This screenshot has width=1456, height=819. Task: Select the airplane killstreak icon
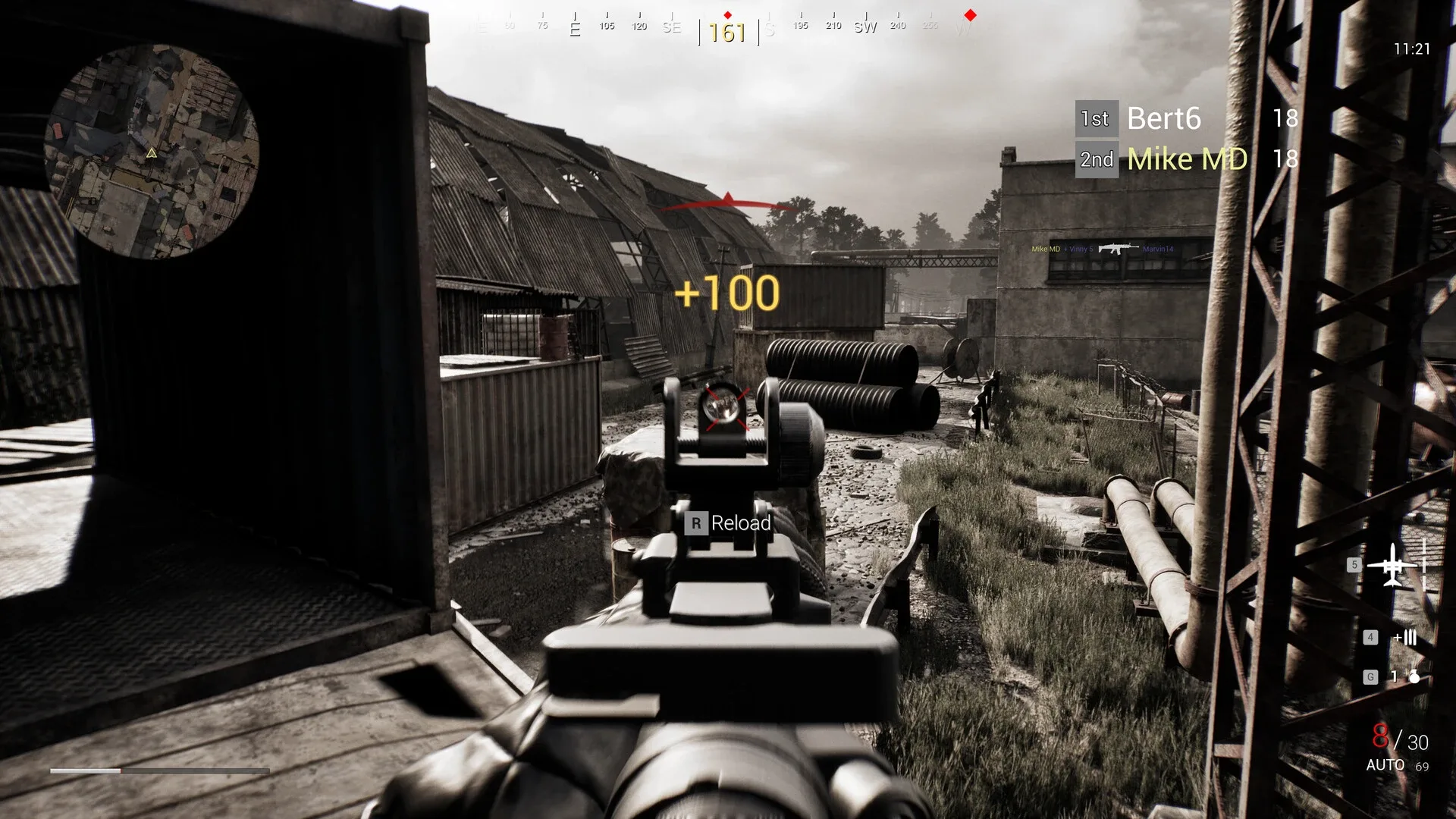[x=1394, y=566]
